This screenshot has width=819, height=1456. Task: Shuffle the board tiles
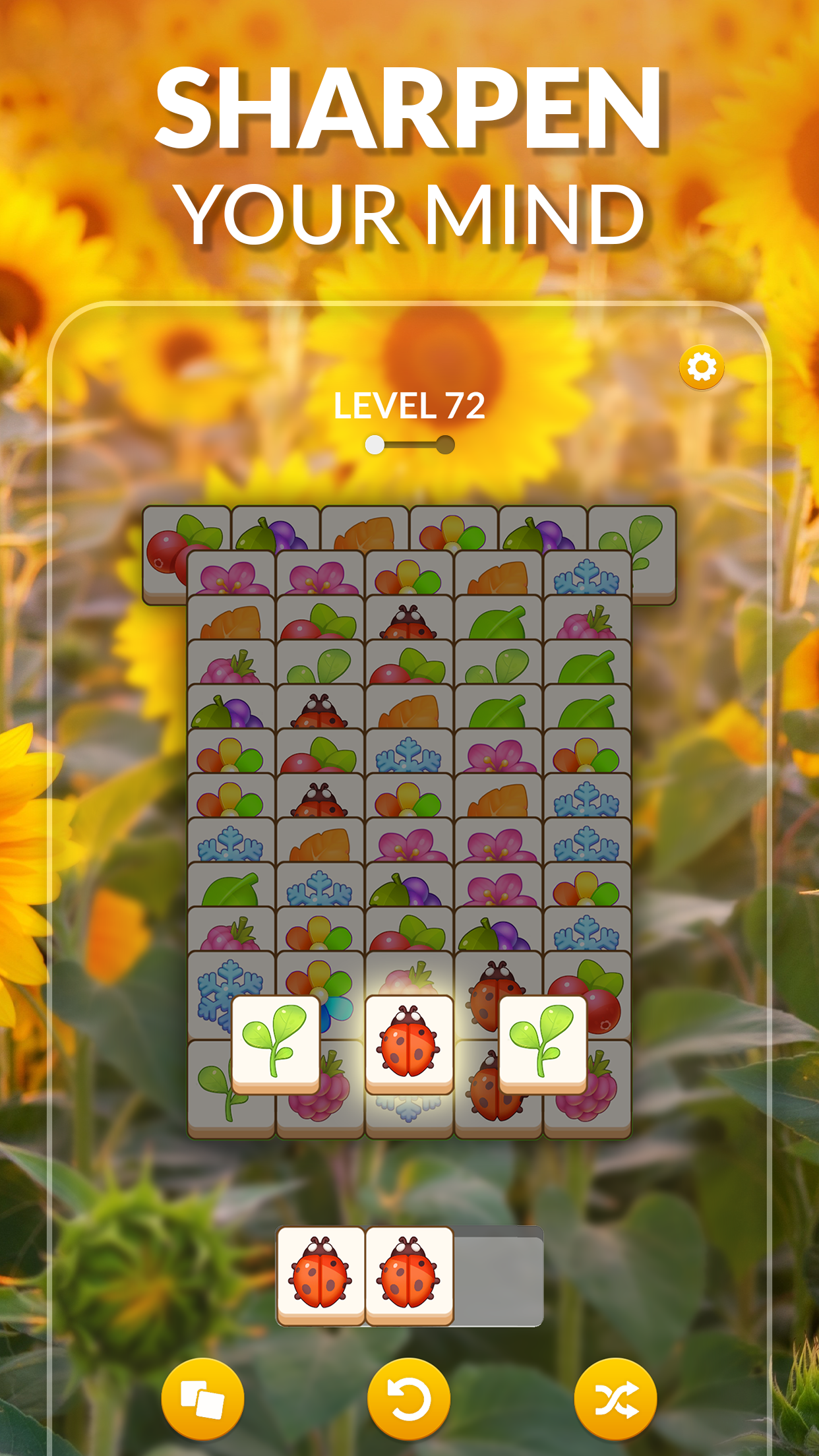(x=615, y=1399)
